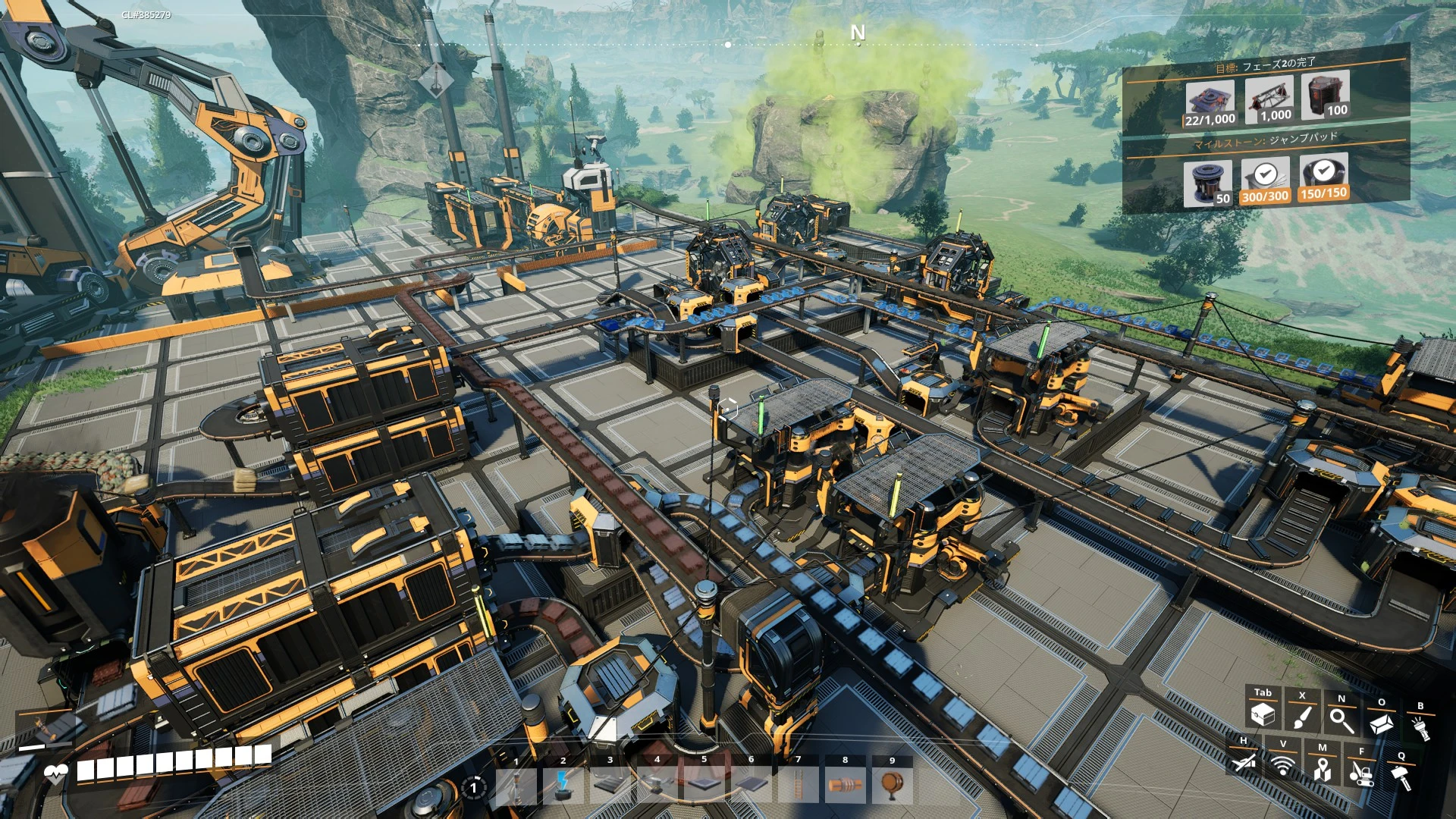The image size is (1456, 819).
Task: Open the inventory chest icon
Action: [1263, 714]
